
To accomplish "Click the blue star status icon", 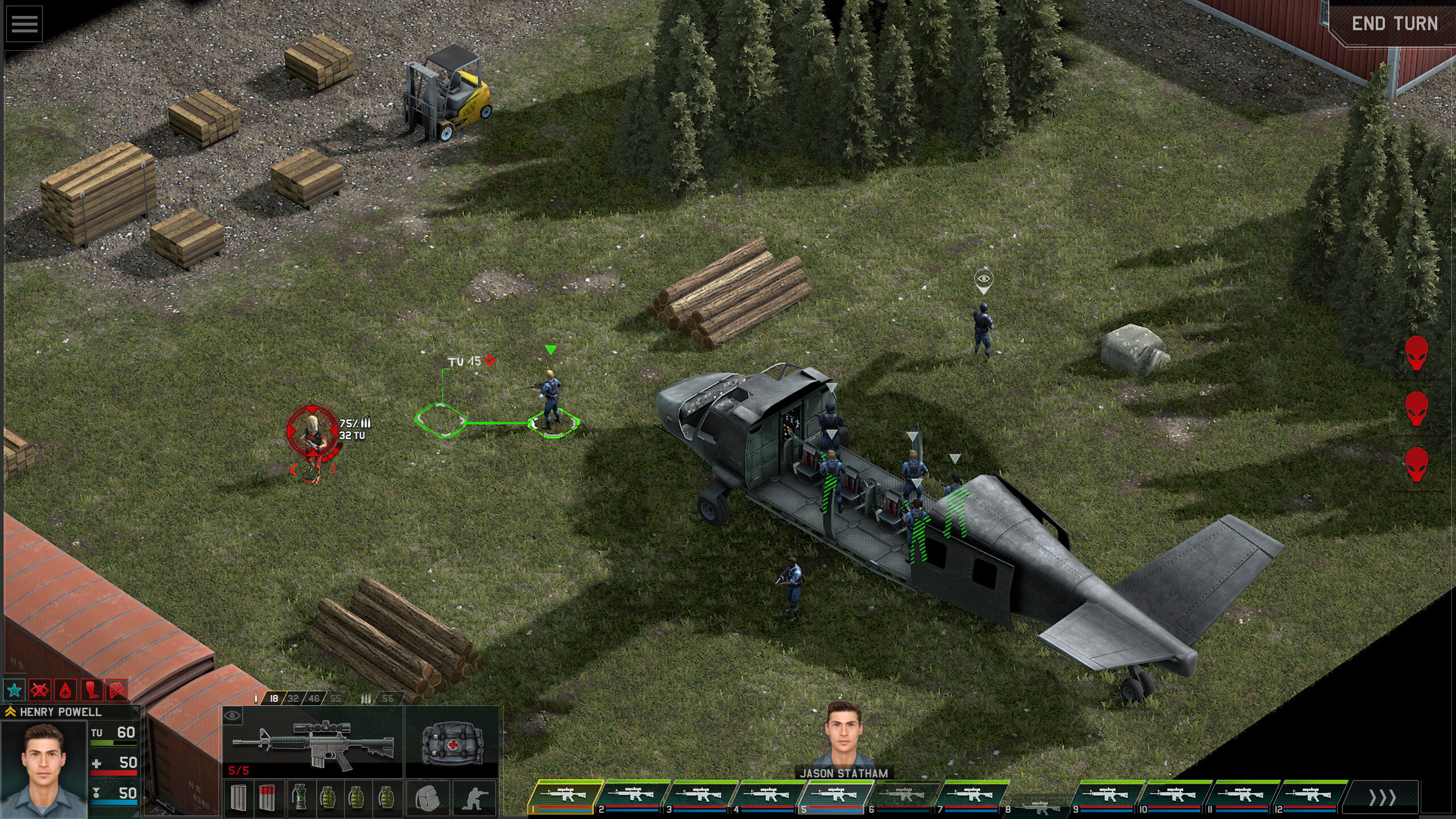I will (x=14, y=690).
